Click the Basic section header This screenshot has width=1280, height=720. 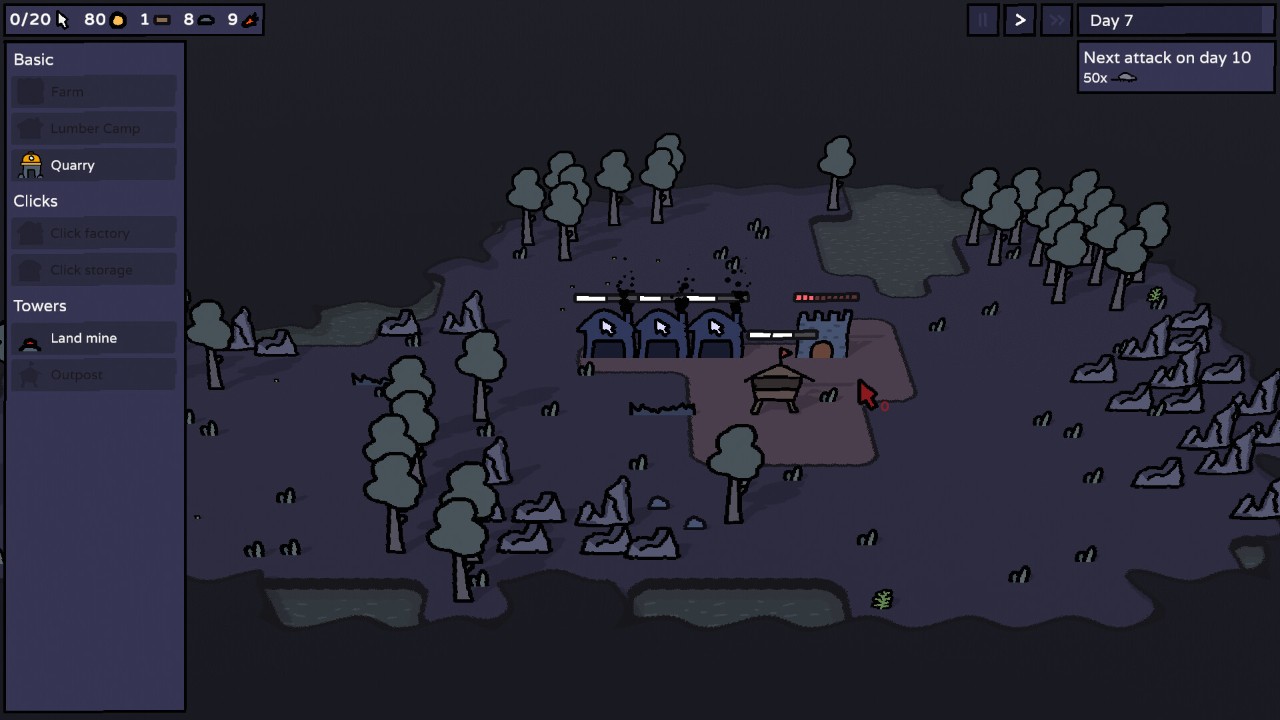coord(33,60)
